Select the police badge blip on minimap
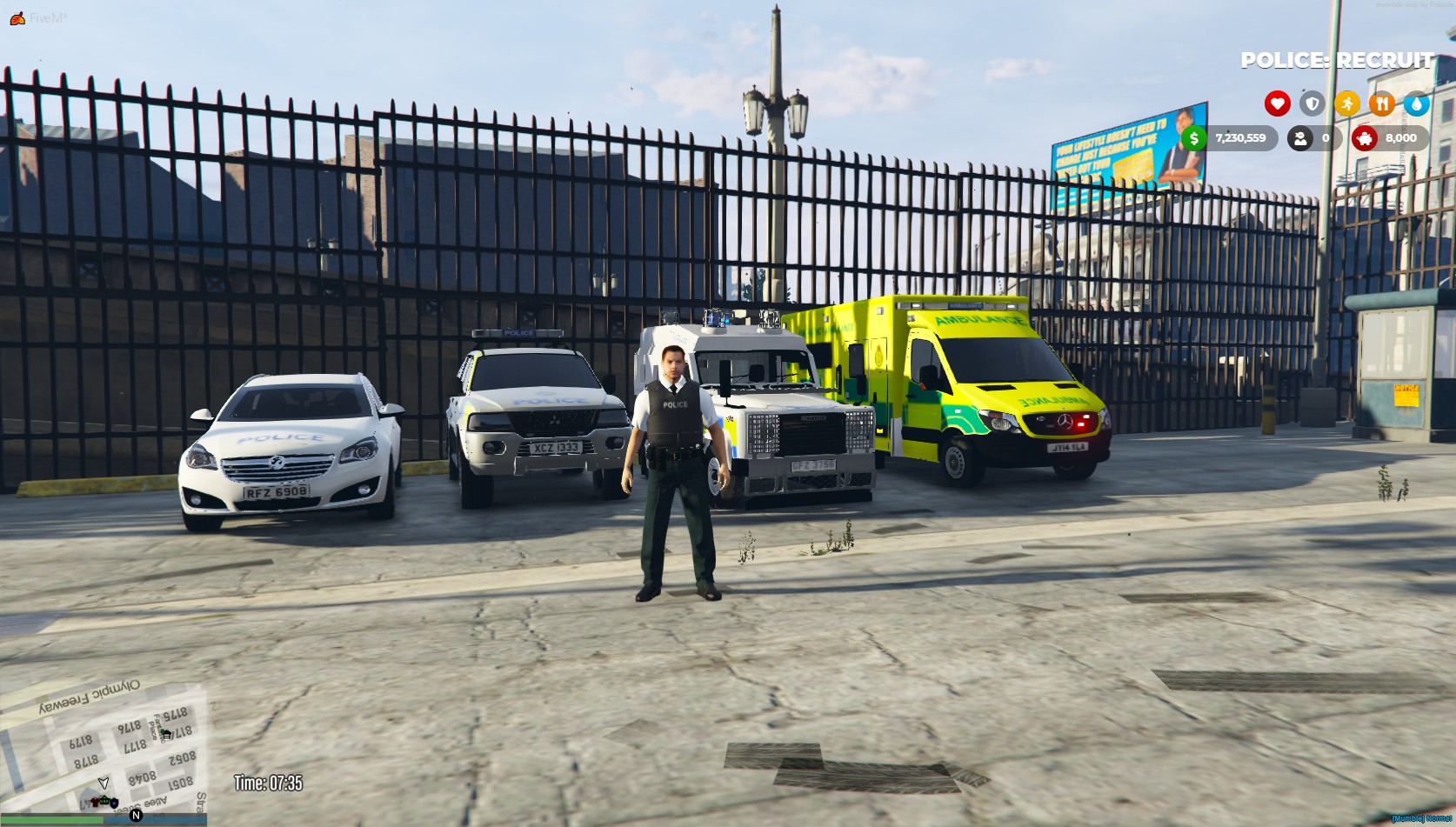1456x827 pixels. tap(113, 802)
